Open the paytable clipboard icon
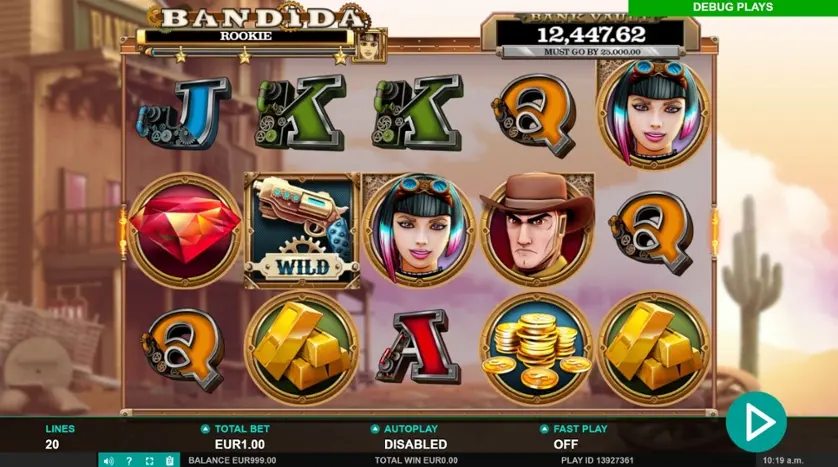Screen dimensions: 838x467 169,460
